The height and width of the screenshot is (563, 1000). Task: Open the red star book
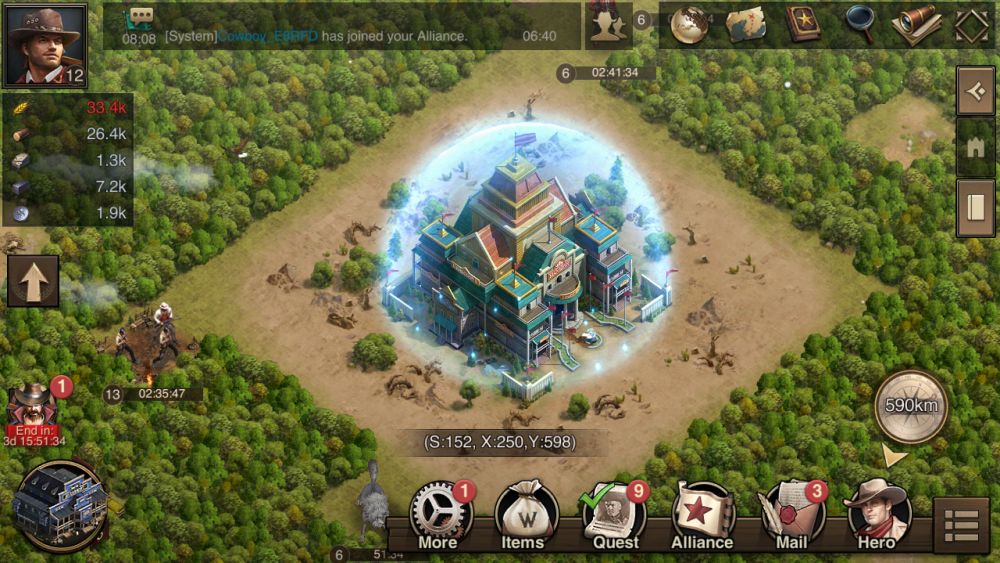[802, 25]
